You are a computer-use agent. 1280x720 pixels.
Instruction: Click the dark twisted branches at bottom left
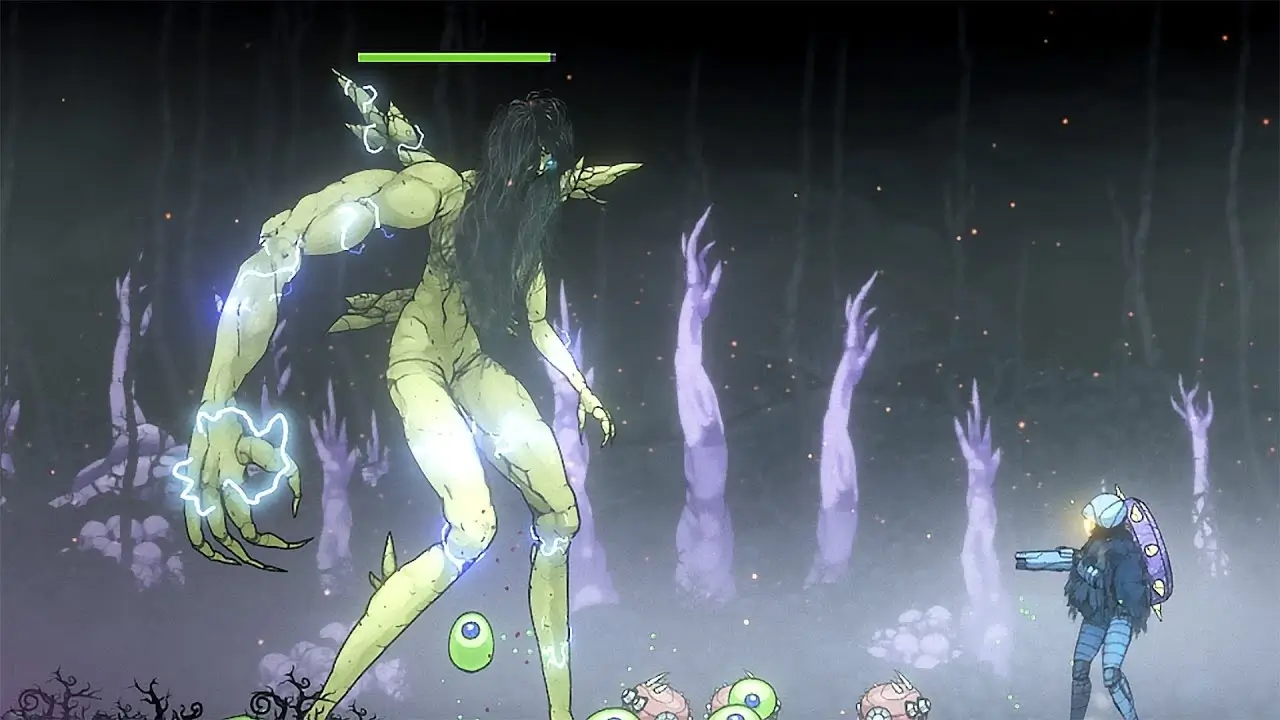[x=60, y=700]
